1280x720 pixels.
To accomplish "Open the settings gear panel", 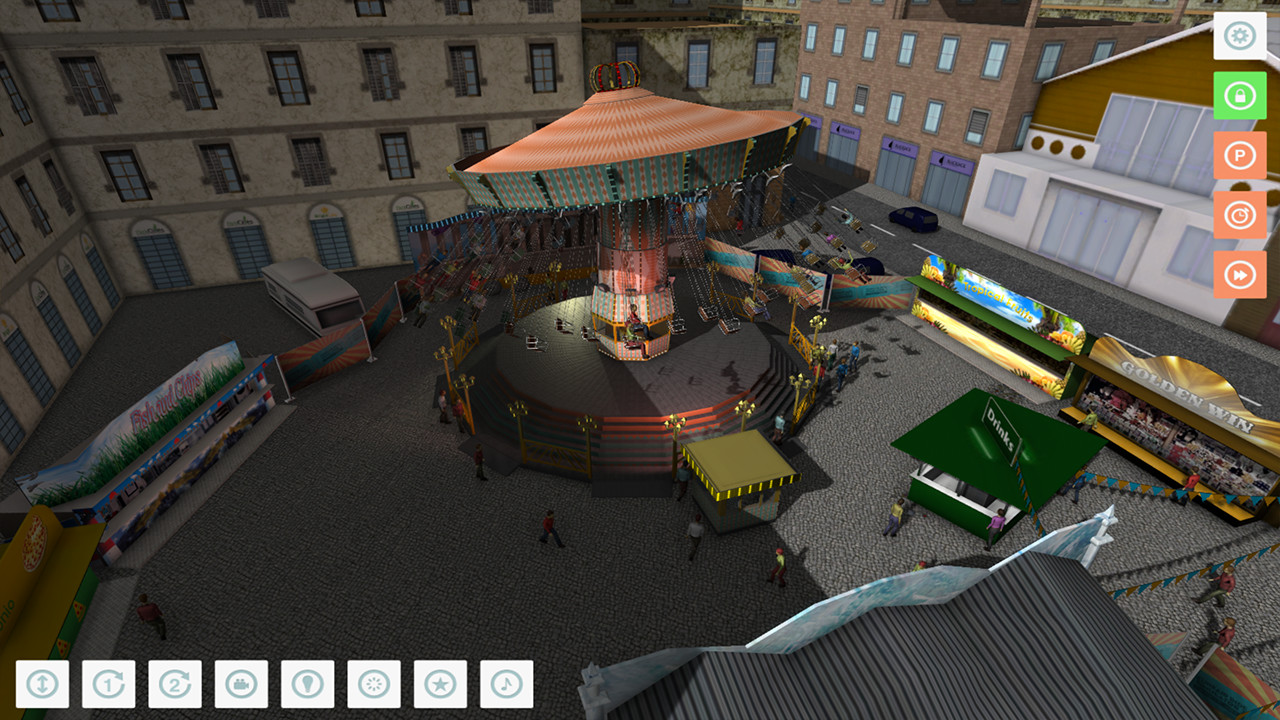I will (x=1239, y=36).
